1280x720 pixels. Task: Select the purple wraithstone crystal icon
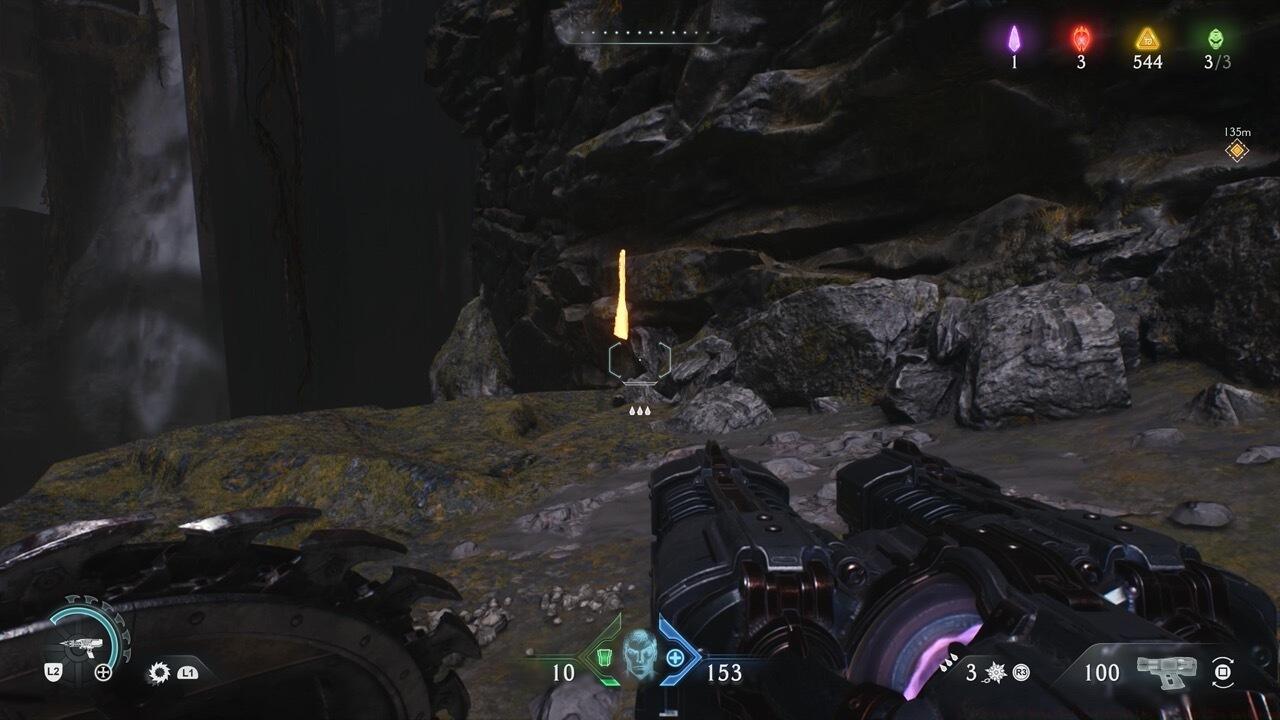1013,38
